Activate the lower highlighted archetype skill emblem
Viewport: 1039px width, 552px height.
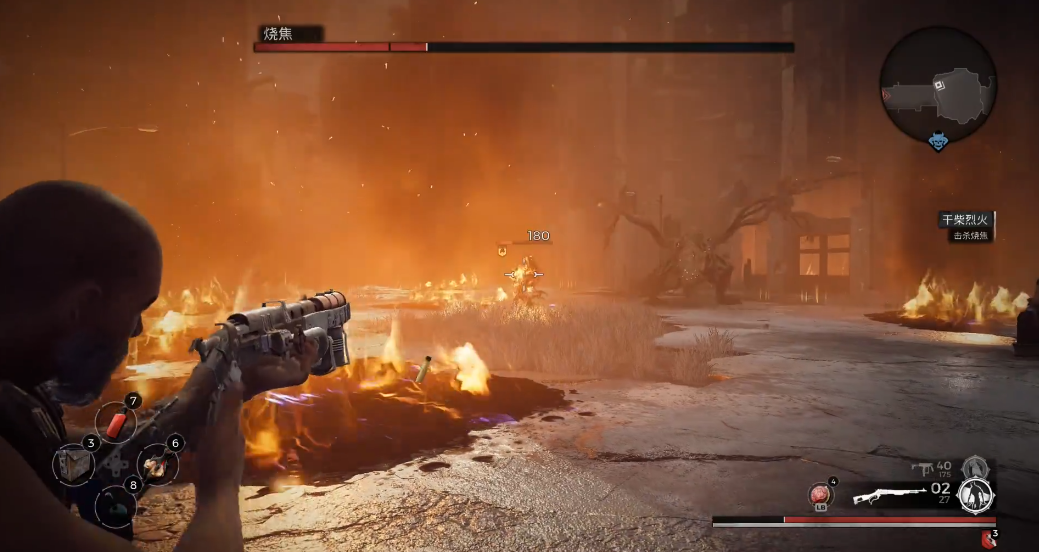pos(974,496)
